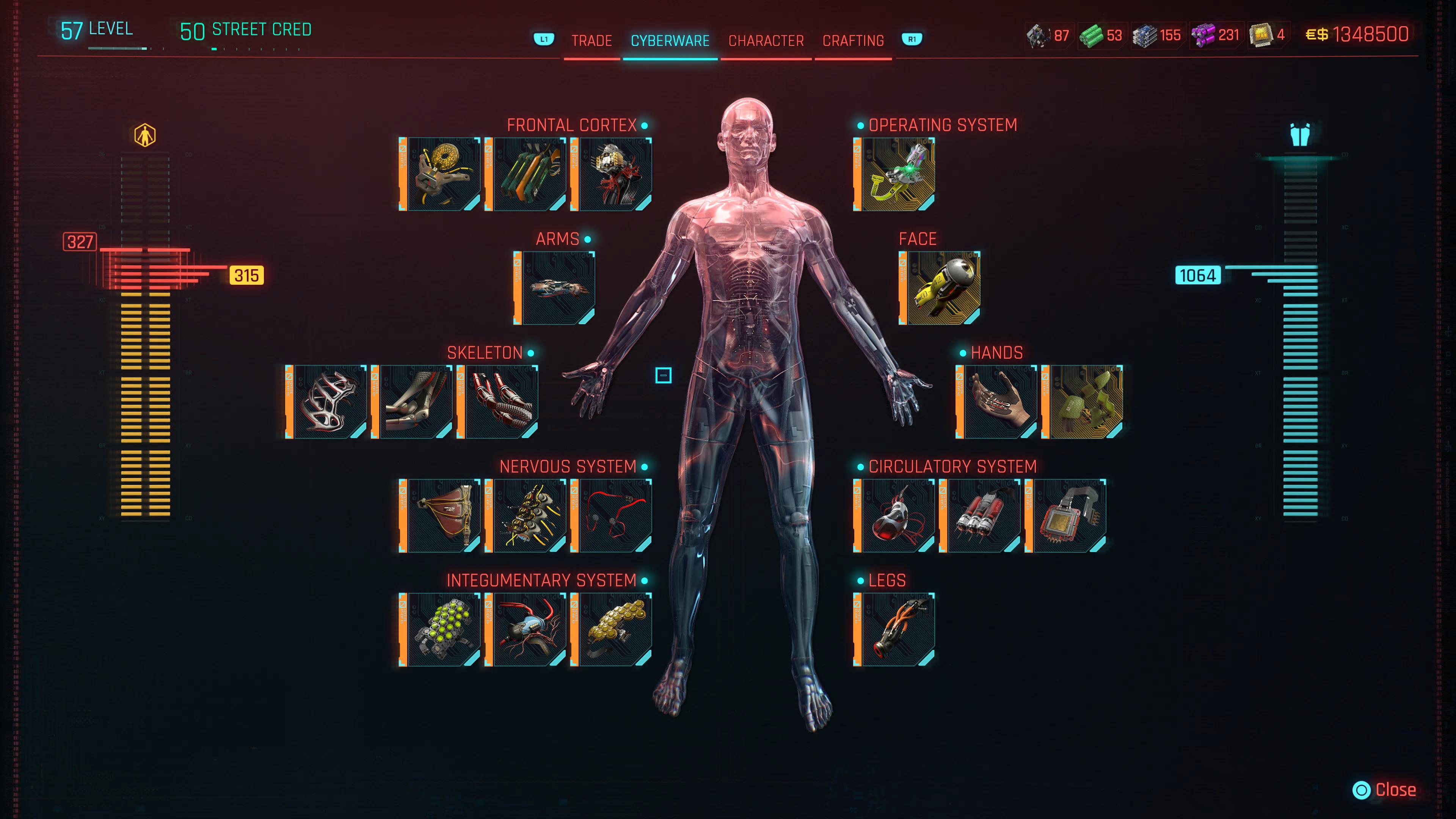Select the Operating System cyberware slot

(894, 174)
